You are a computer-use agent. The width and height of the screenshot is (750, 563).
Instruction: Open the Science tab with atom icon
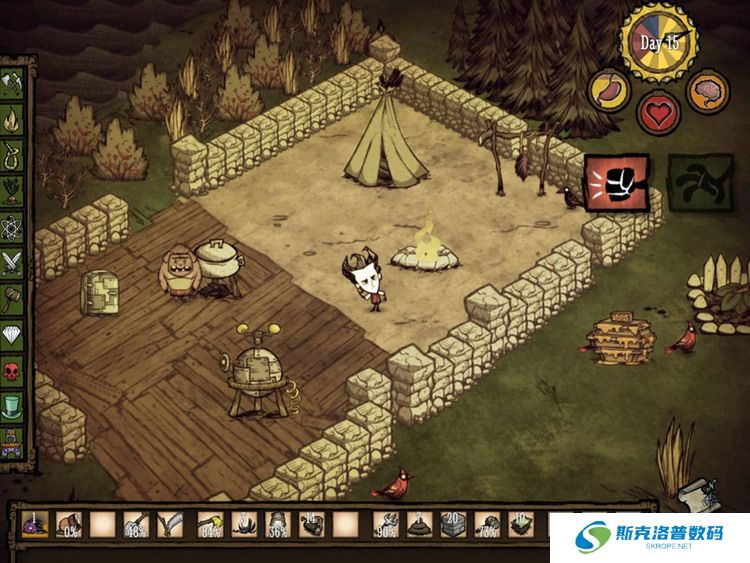coord(14,227)
